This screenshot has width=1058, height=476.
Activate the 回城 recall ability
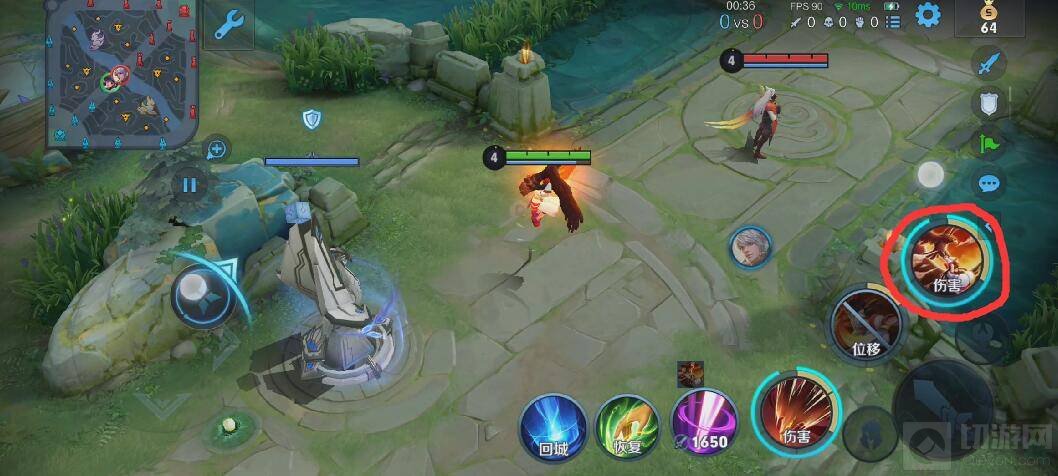point(552,427)
